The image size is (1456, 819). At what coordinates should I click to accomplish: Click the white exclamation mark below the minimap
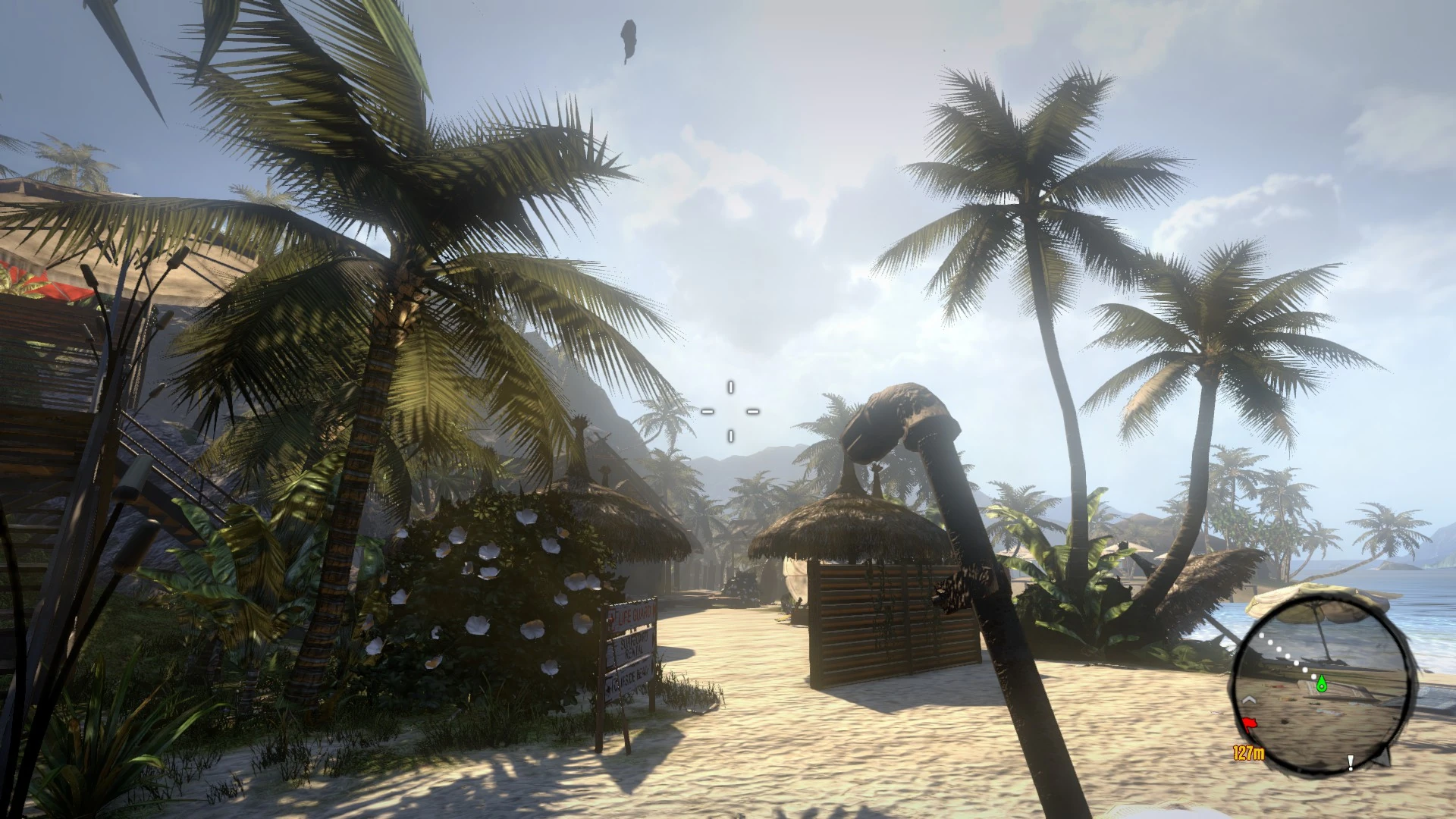click(1350, 763)
